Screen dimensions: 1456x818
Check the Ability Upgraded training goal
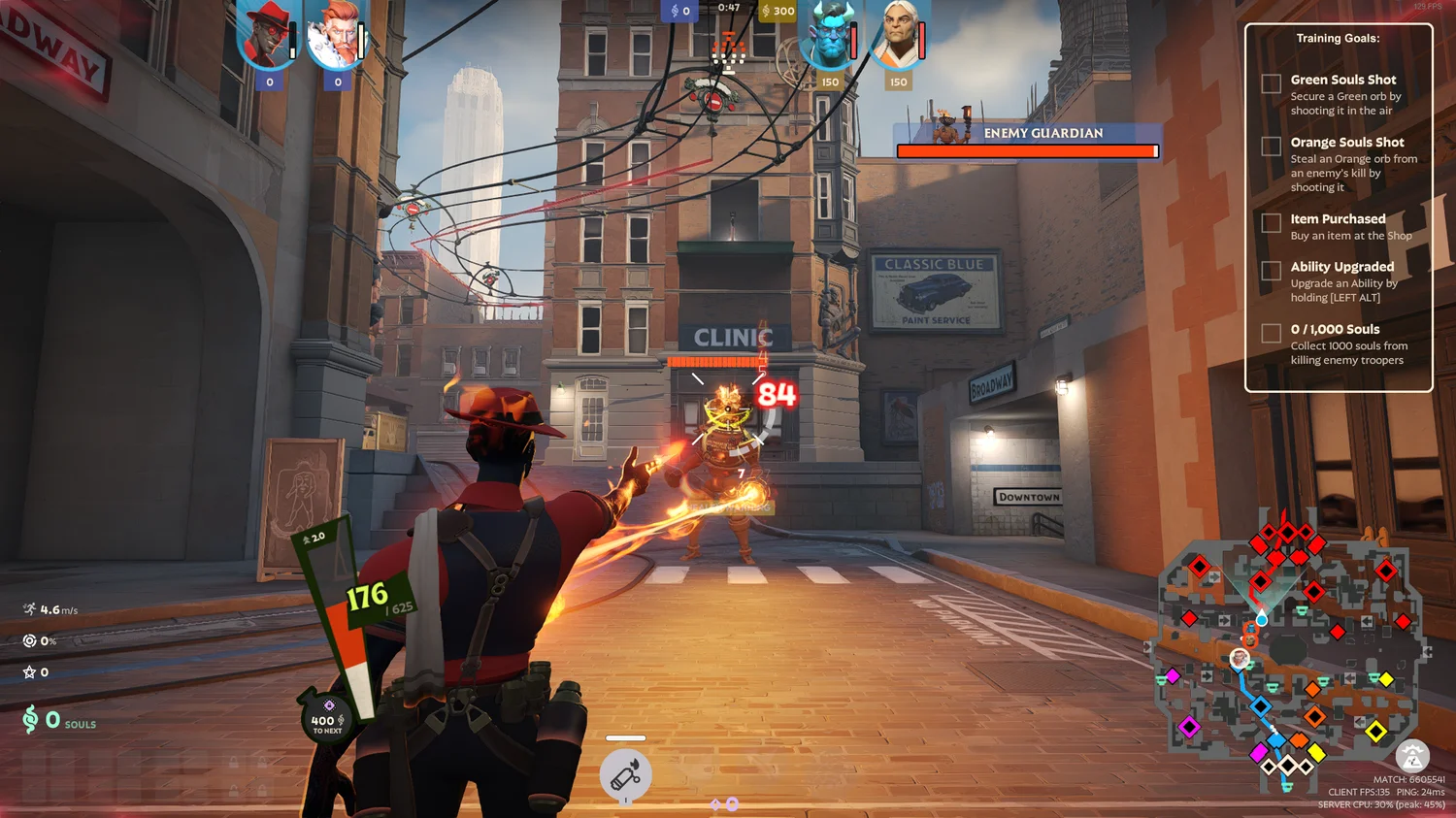1270,272
